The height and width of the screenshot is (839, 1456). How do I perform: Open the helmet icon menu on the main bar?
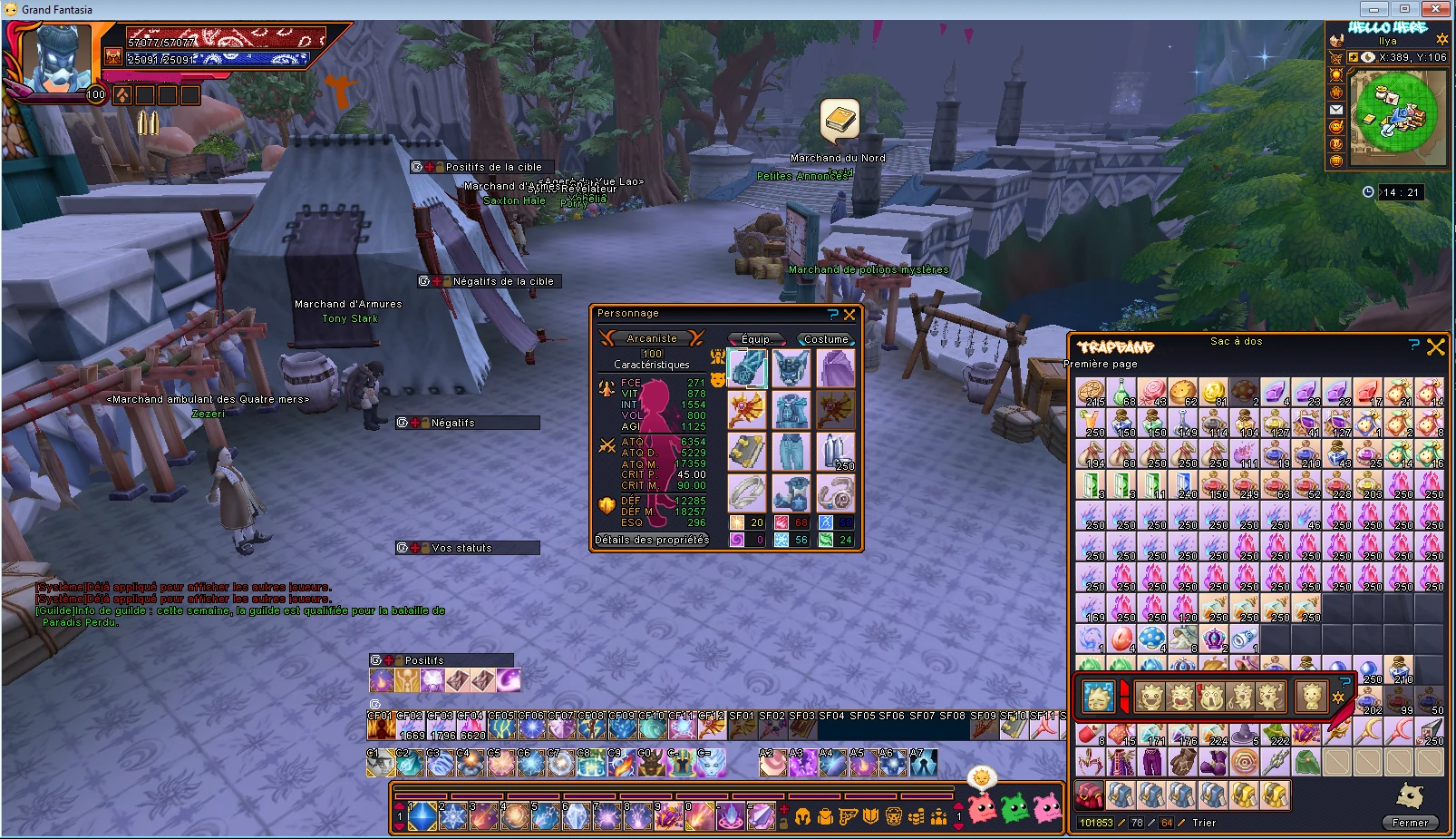(802, 816)
